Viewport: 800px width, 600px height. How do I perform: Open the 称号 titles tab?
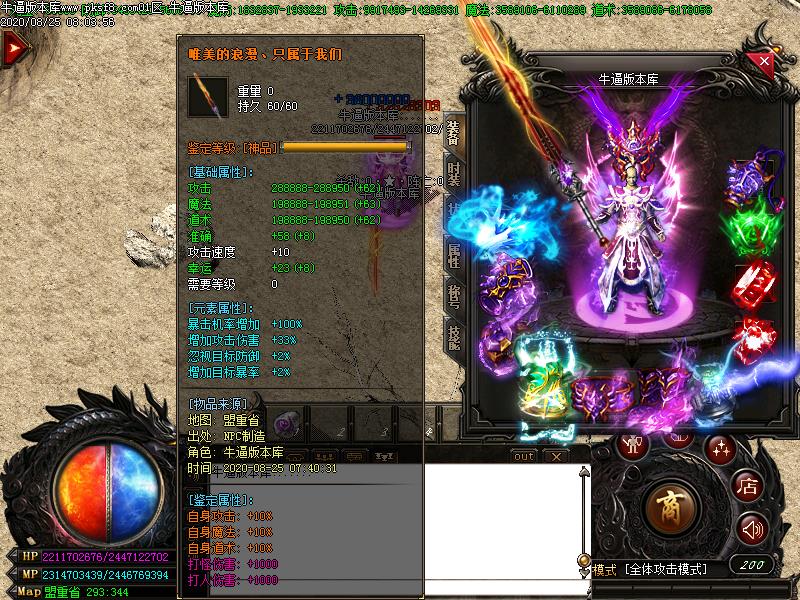point(453,297)
